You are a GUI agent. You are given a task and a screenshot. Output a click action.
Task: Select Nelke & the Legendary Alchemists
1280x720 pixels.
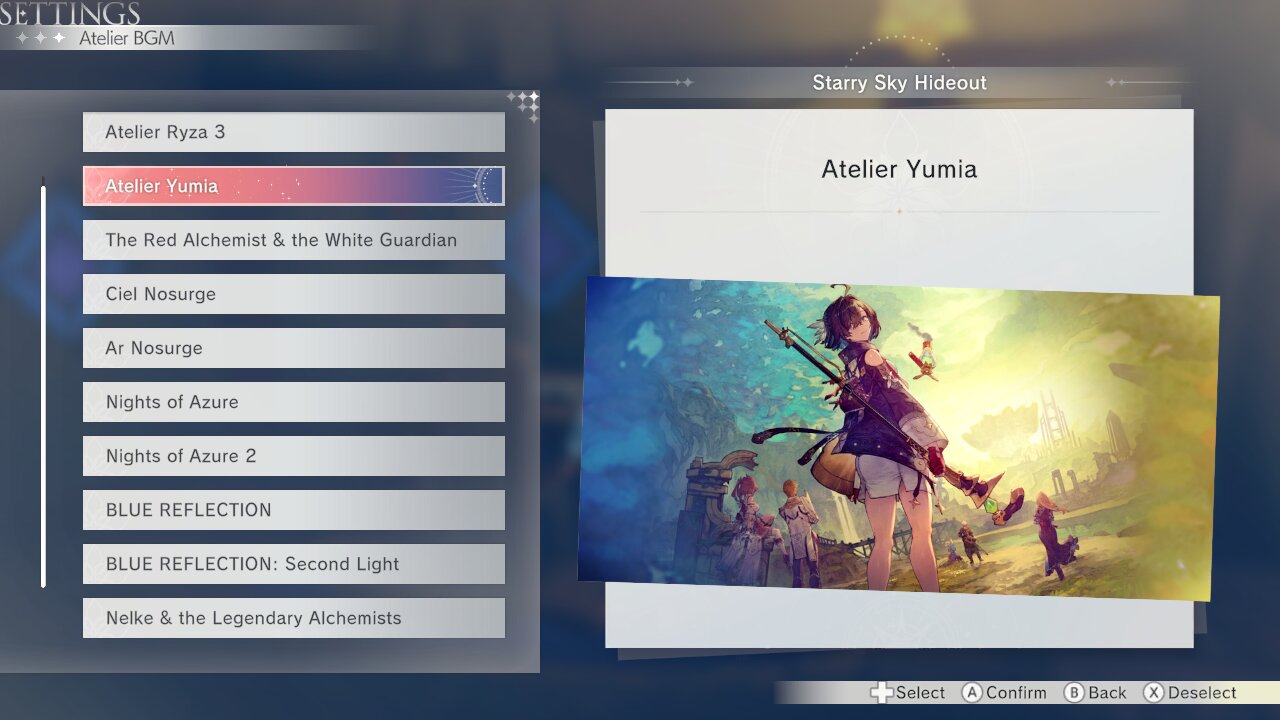tap(293, 618)
